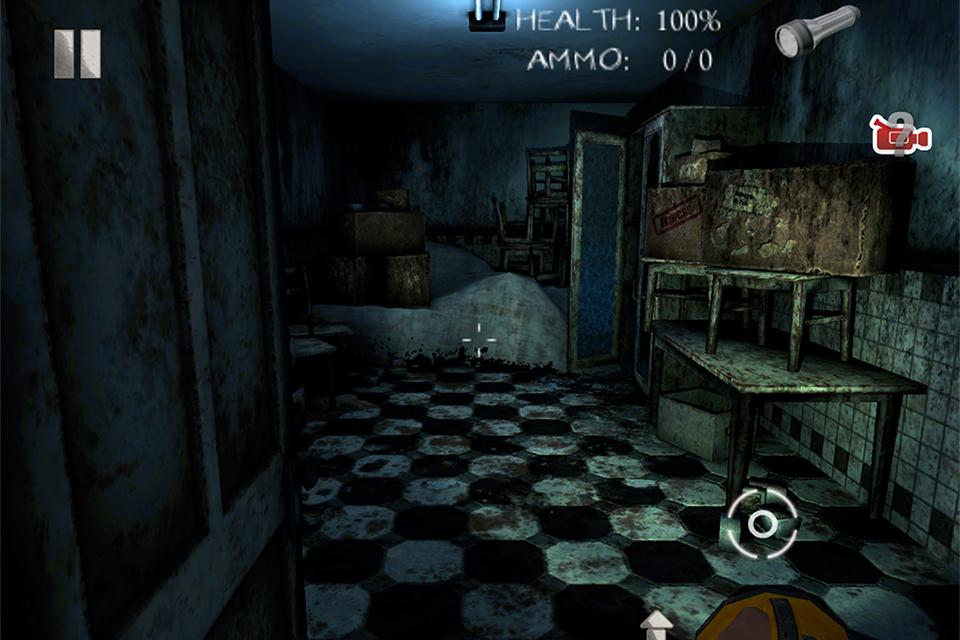Tap the circular action button

[x=762, y=522]
